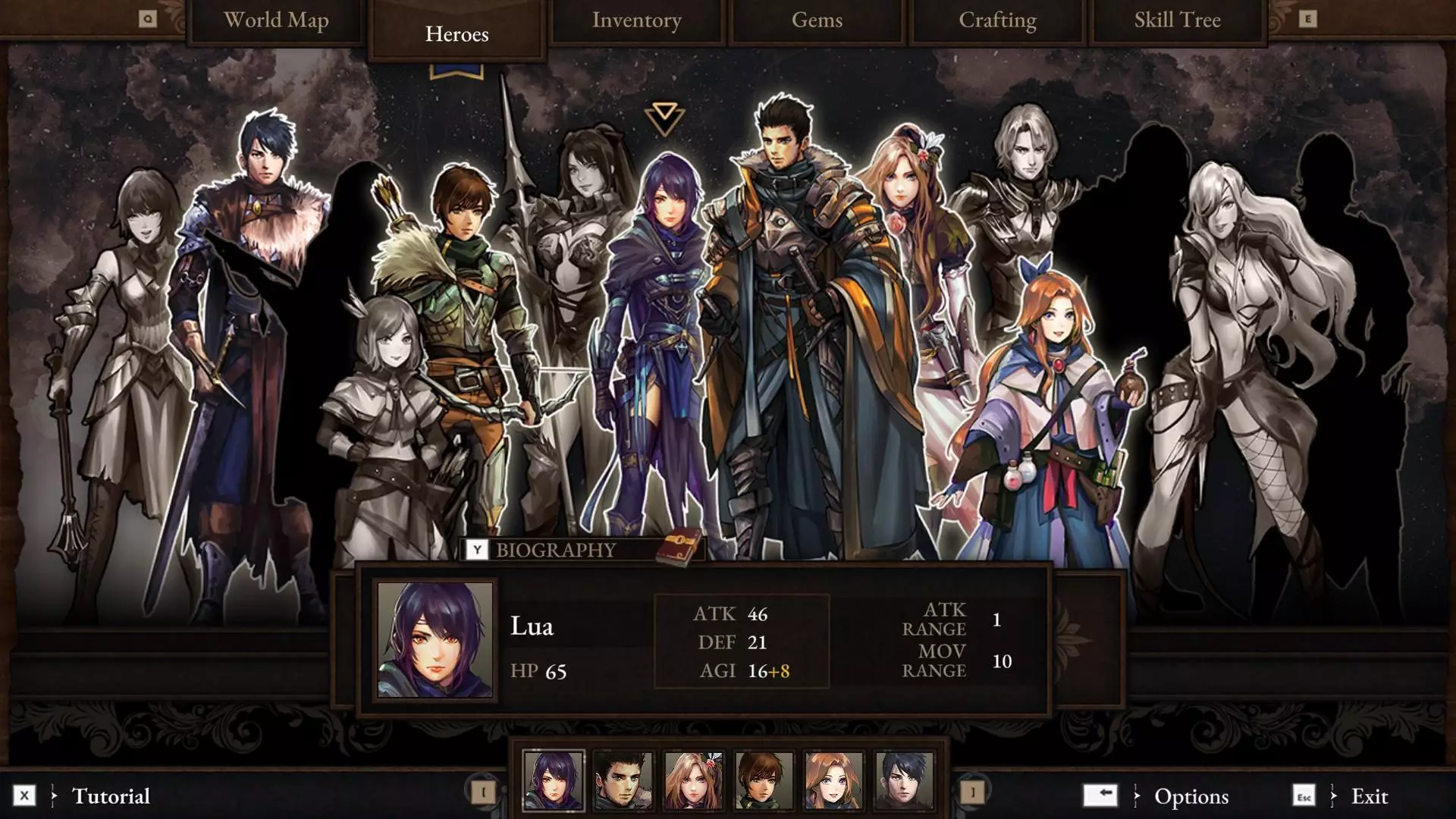1456x819 pixels.
Task: Click the down arrow marker above Lua
Action: tap(664, 118)
